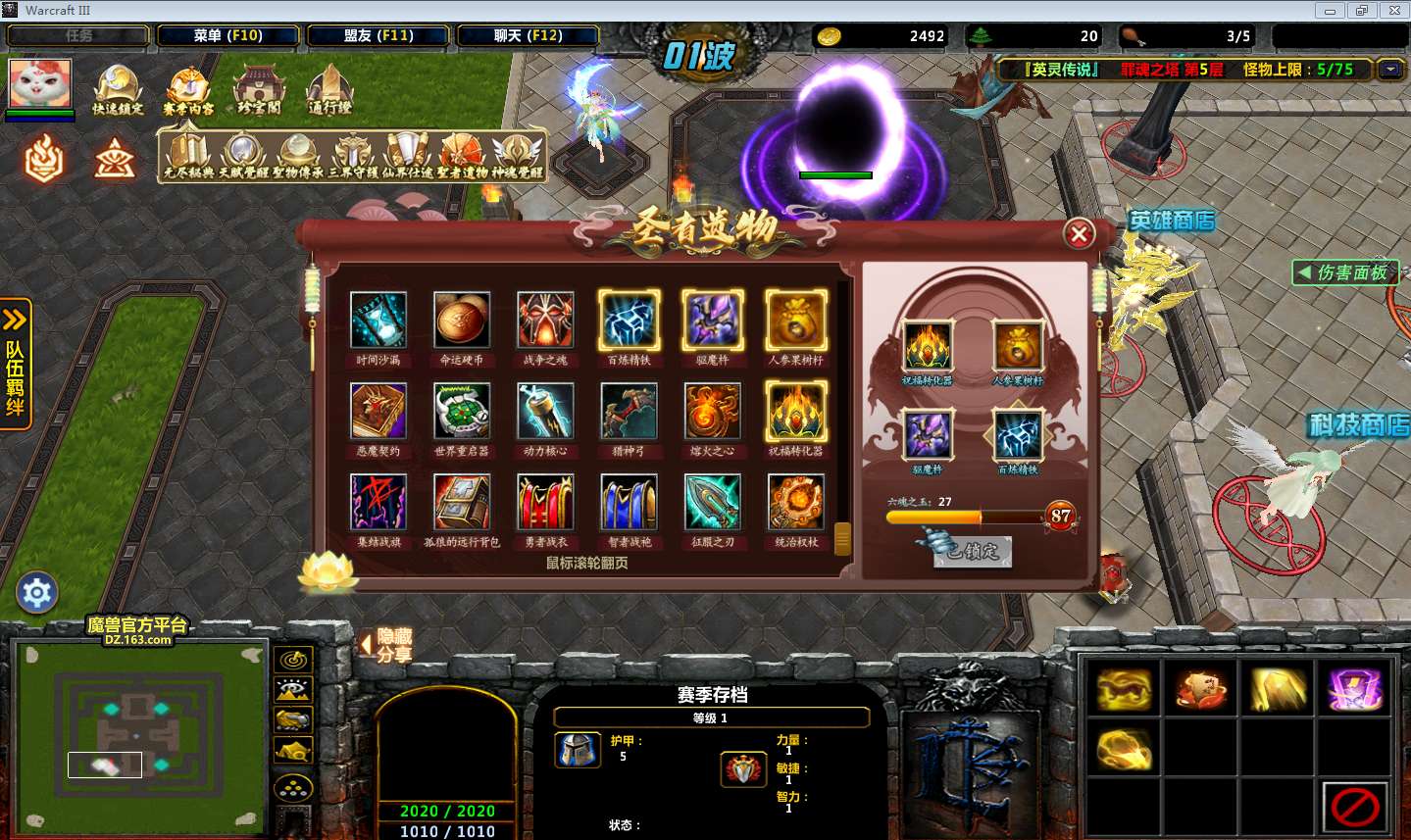Image resolution: width=1411 pixels, height=840 pixels.
Task: Click the 已锁定 lock button
Action: coord(971,551)
